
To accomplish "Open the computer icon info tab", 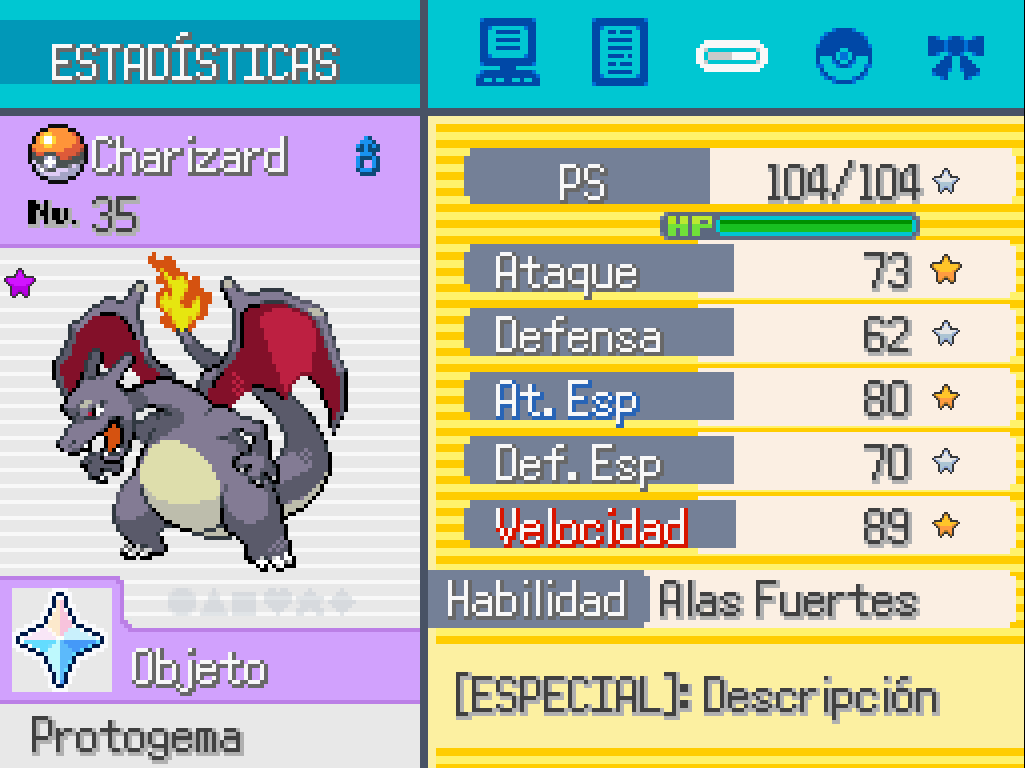I will [x=509, y=54].
